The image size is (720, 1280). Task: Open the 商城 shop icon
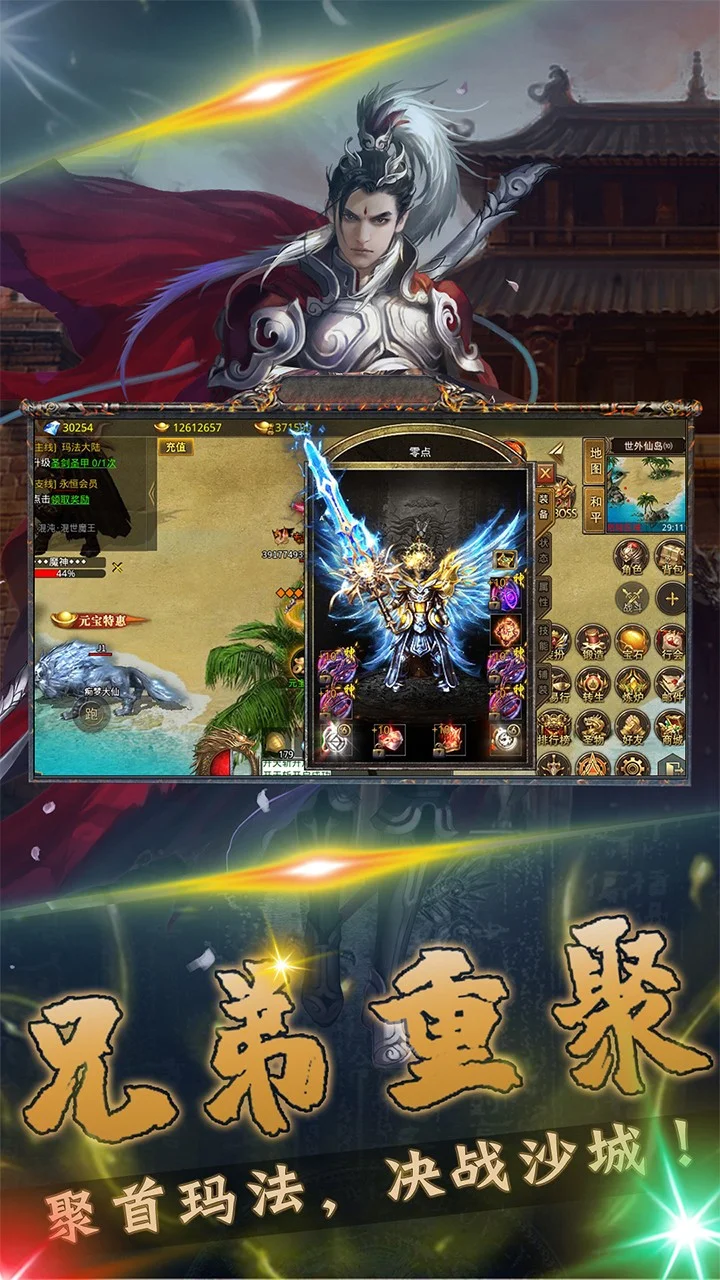tap(670, 728)
